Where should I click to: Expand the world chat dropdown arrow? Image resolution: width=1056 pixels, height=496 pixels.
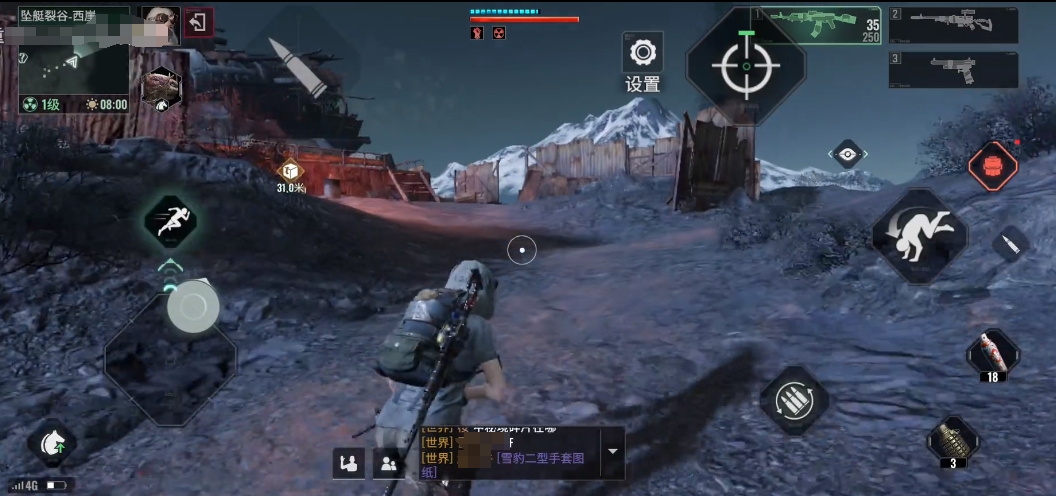point(613,451)
